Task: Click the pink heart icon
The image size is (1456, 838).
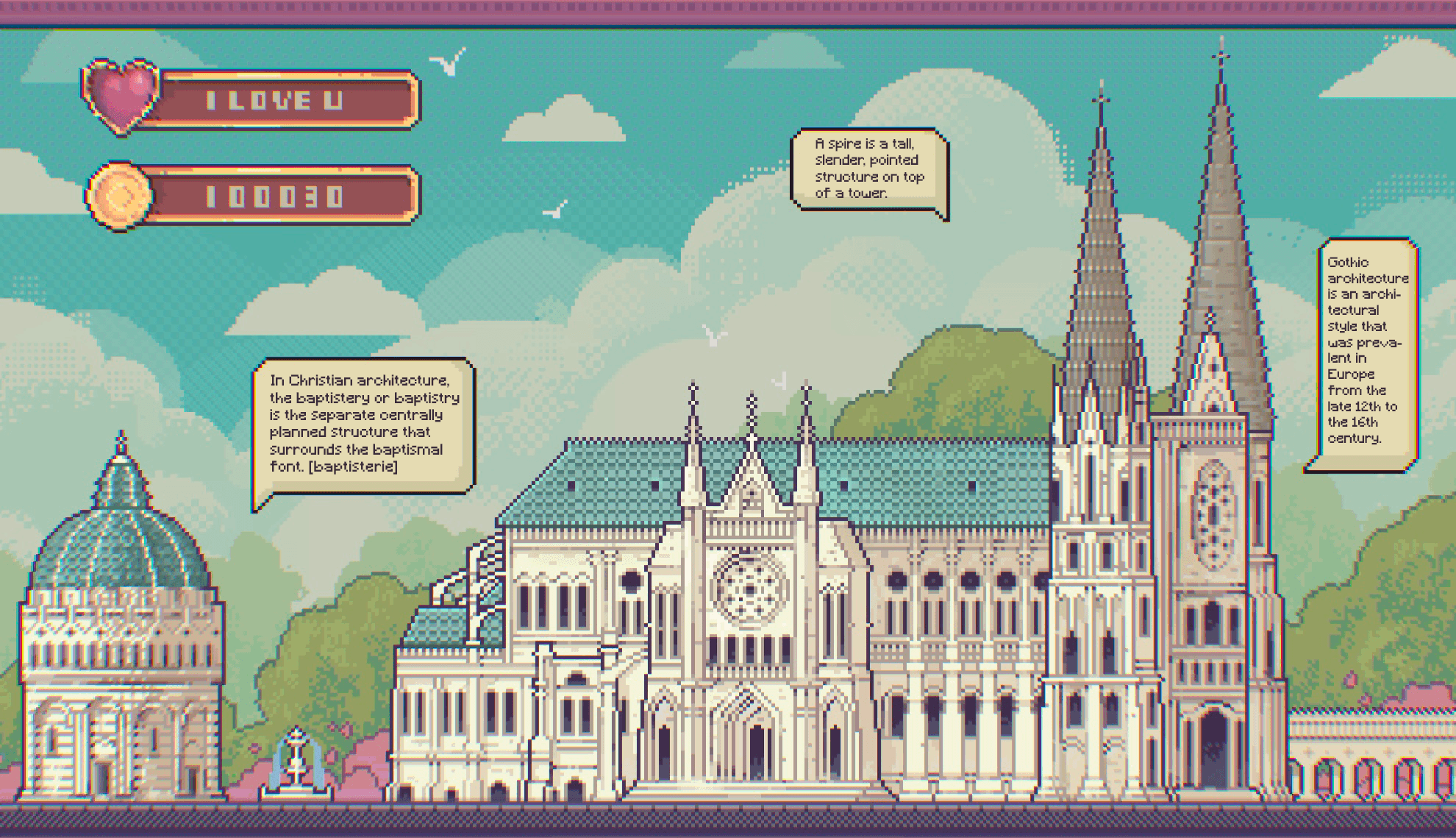Action: pyautogui.click(x=121, y=97)
